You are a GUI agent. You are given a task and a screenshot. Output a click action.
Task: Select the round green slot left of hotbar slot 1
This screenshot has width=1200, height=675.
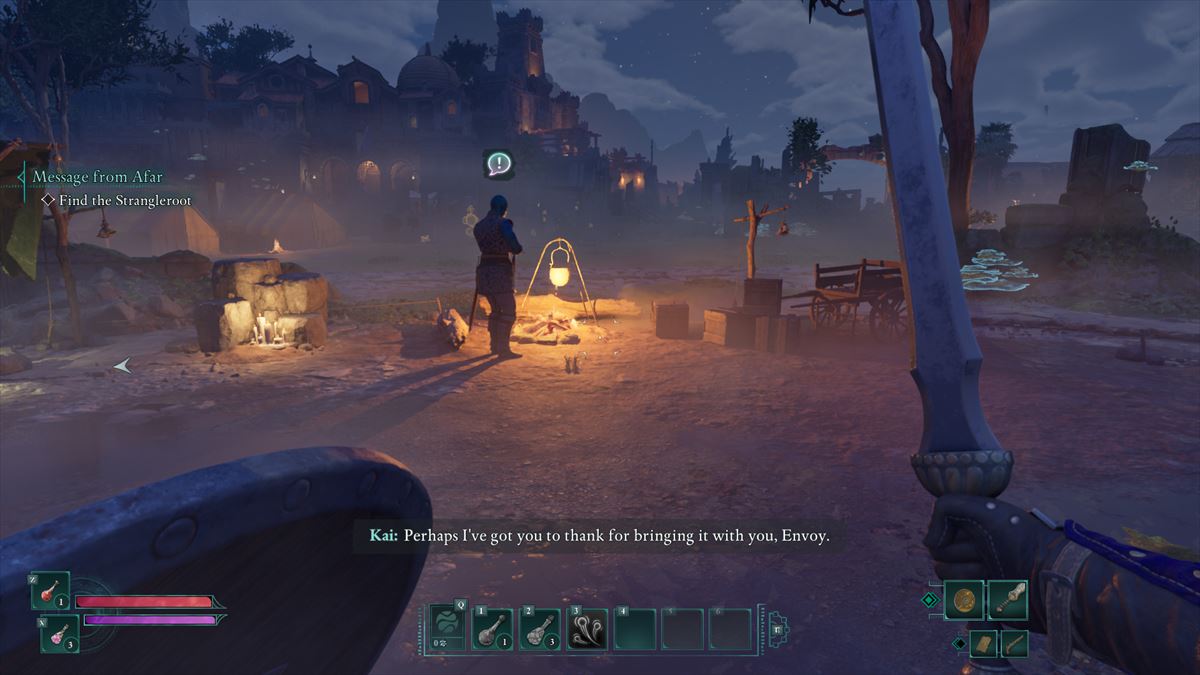pyautogui.click(x=448, y=629)
